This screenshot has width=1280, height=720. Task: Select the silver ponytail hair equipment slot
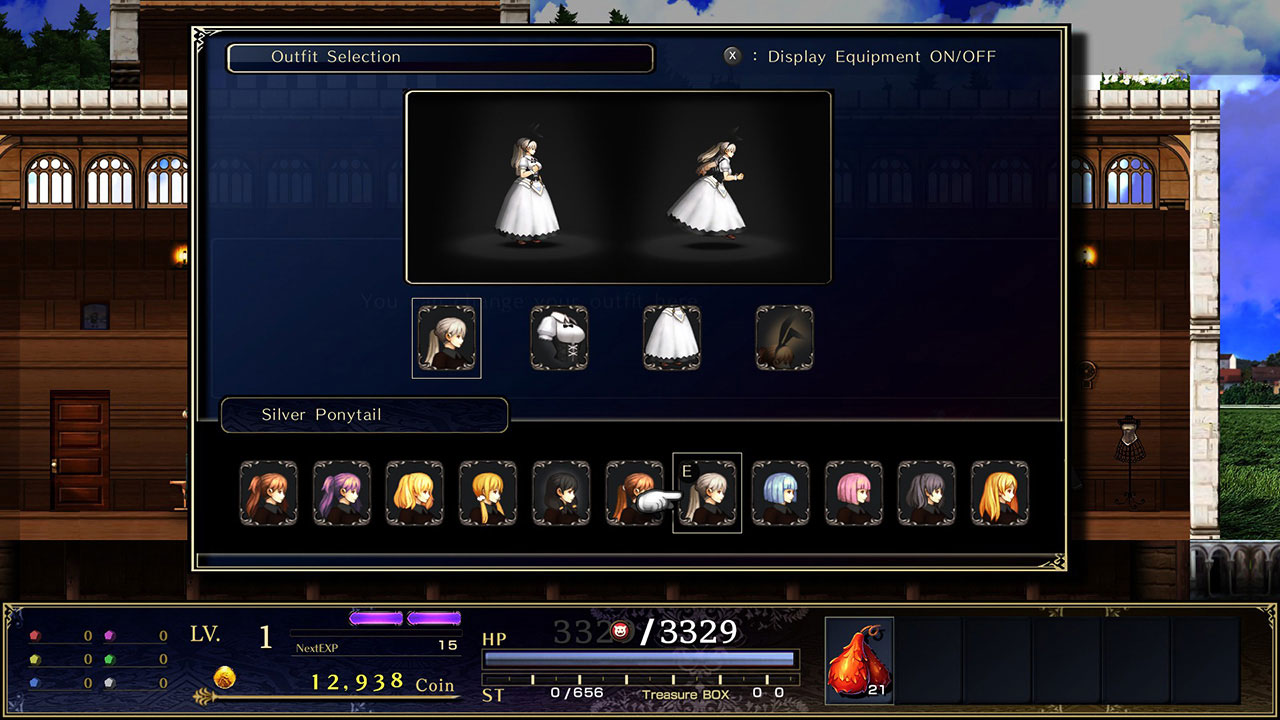(446, 337)
